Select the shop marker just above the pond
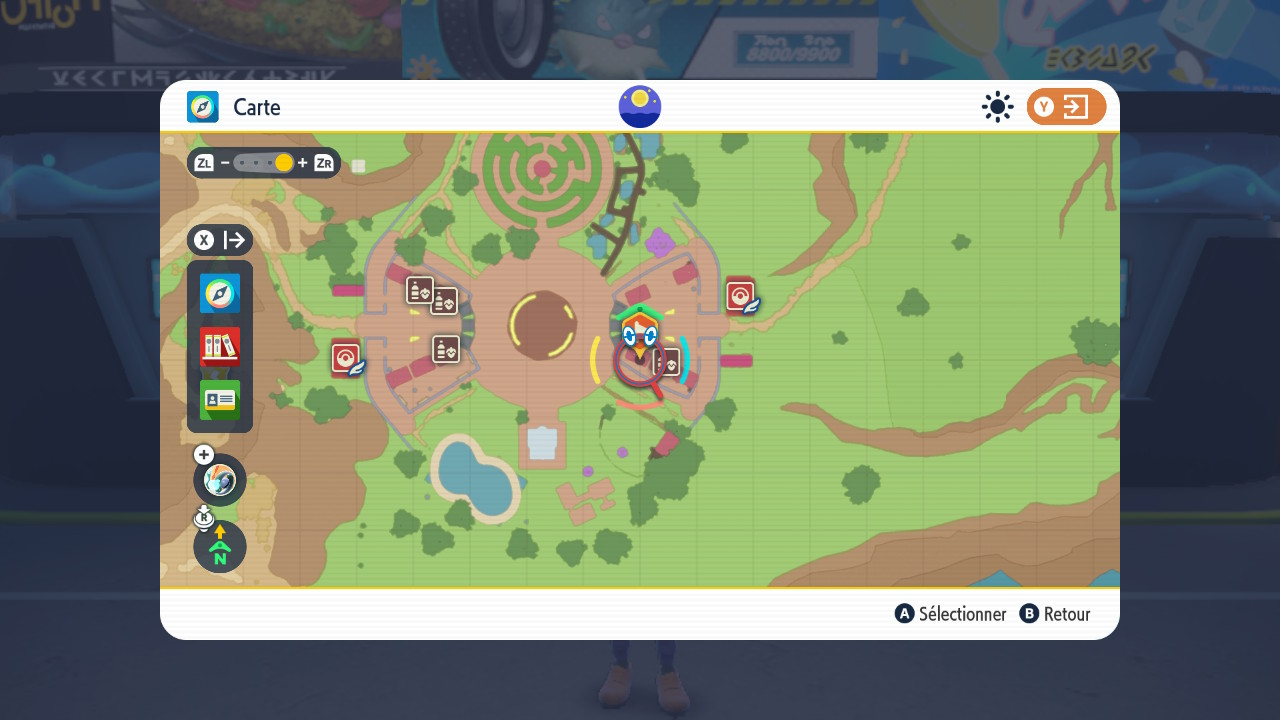This screenshot has width=1280, height=720. pyautogui.click(x=446, y=349)
